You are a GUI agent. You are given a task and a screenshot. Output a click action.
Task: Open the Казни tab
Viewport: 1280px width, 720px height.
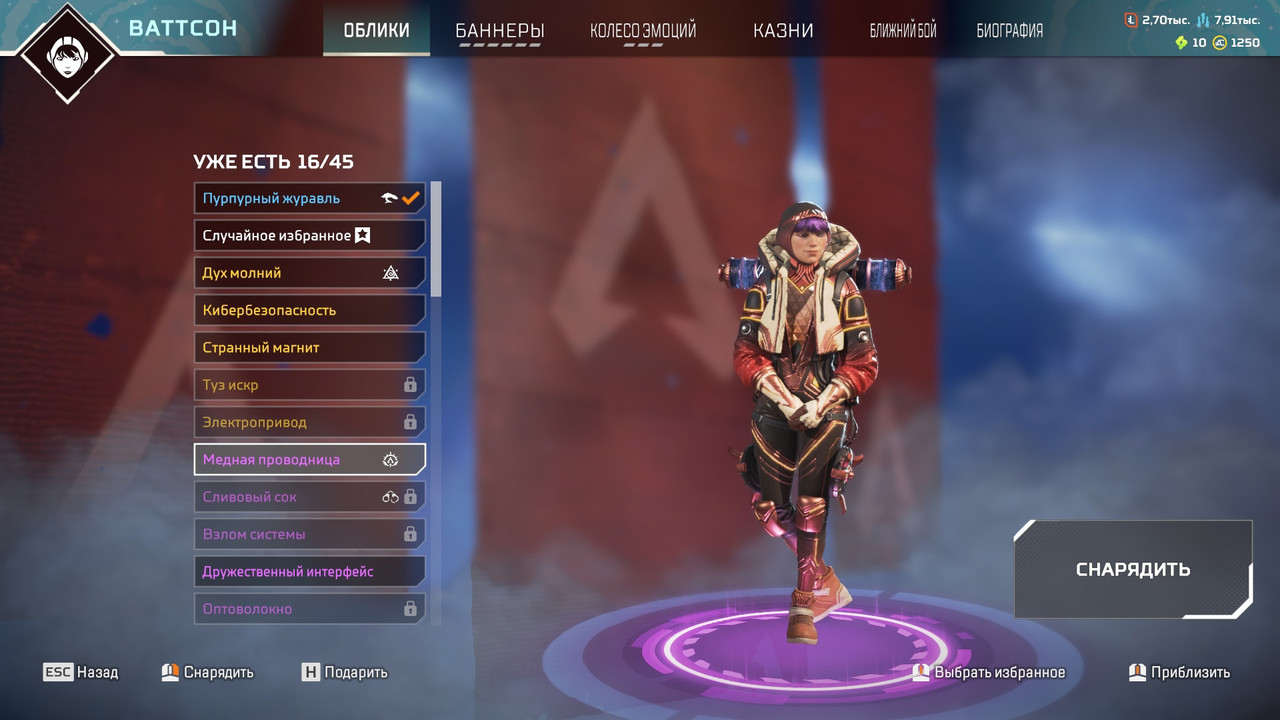[783, 30]
